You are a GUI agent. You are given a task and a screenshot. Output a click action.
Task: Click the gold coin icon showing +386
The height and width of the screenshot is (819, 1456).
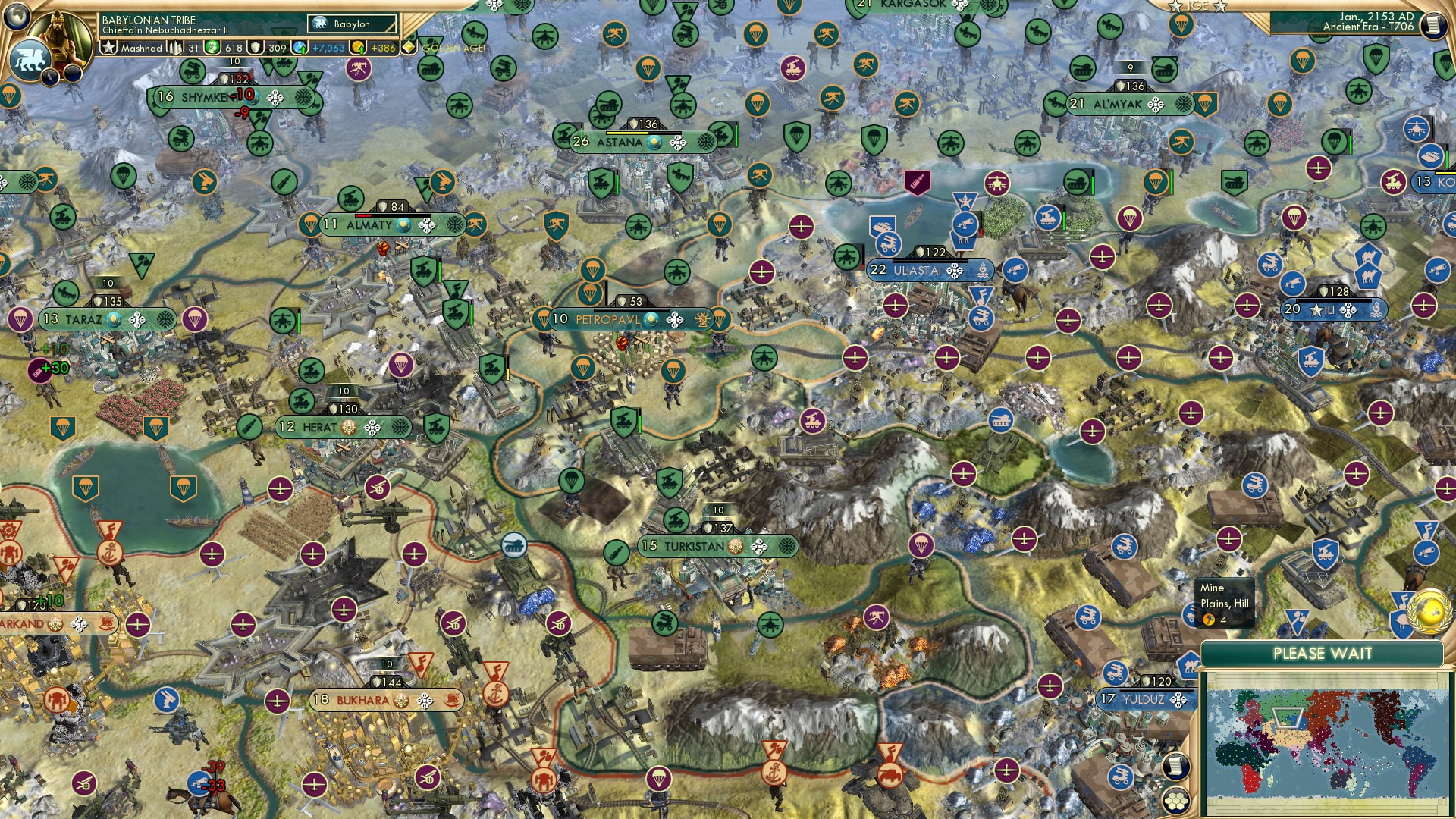(356, 47)
